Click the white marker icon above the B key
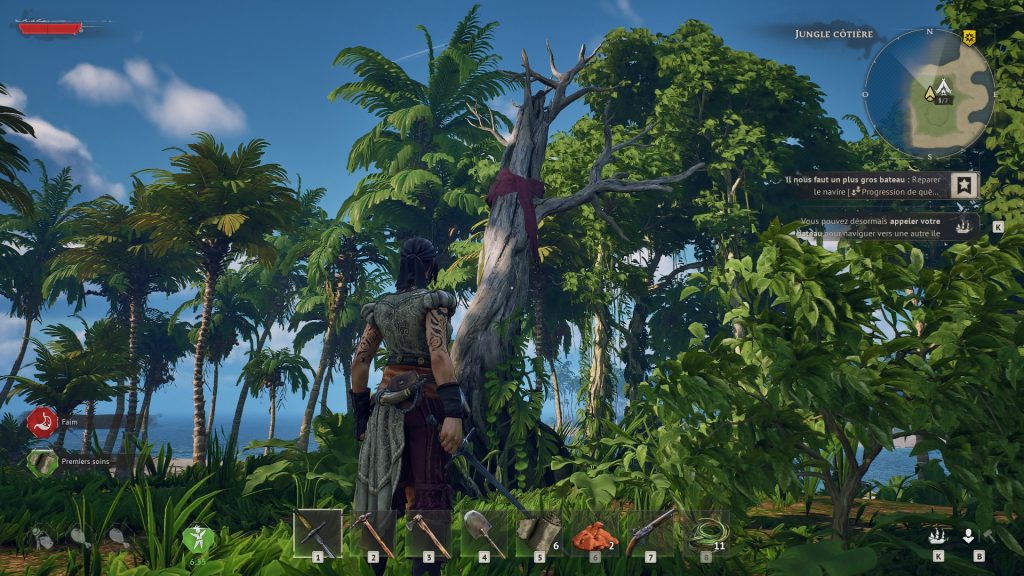Image resolution: width=1024 pixels, height=576 pixels. [969, 536]
